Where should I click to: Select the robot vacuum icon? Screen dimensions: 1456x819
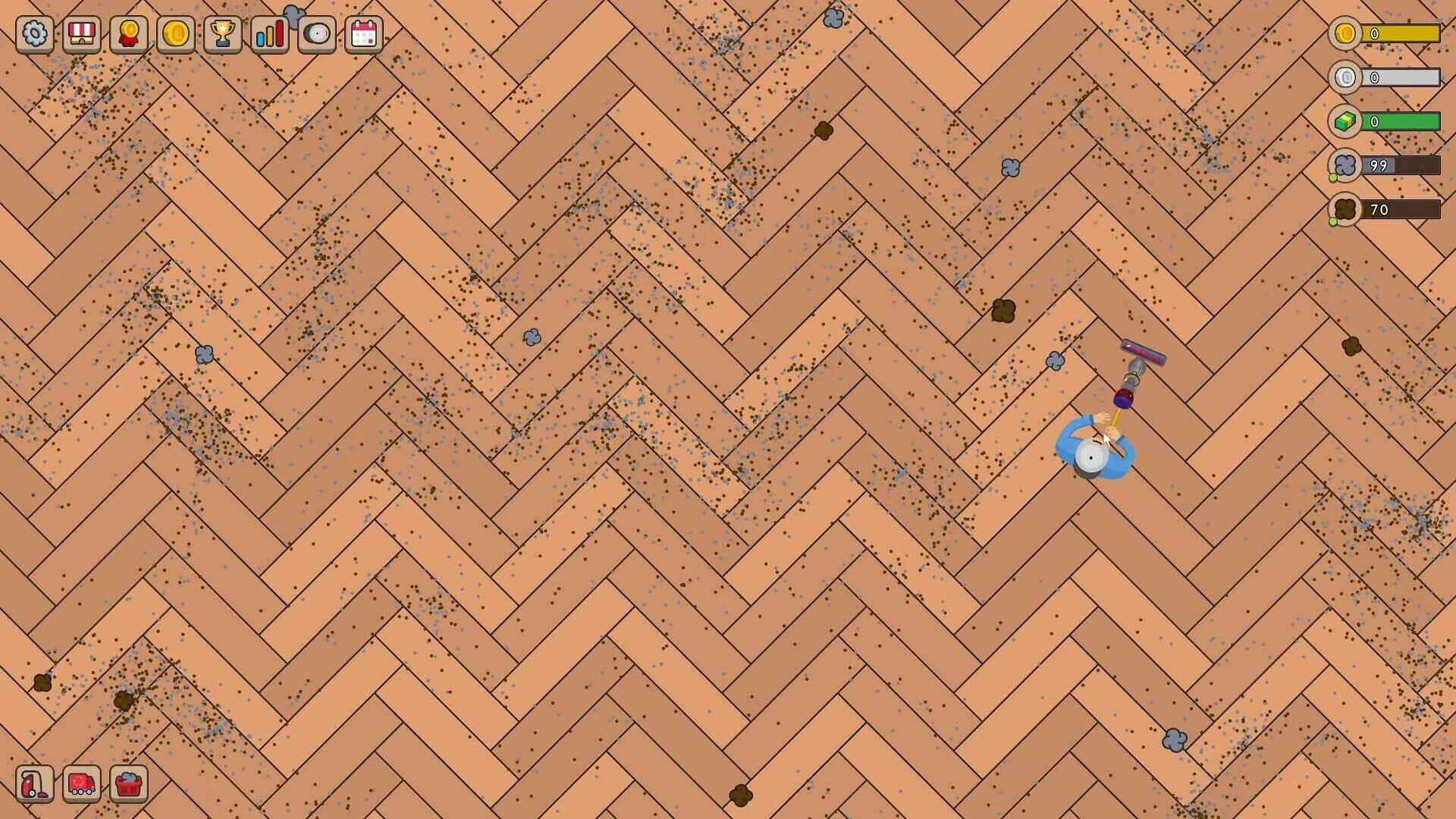click(x=318, y=34)
